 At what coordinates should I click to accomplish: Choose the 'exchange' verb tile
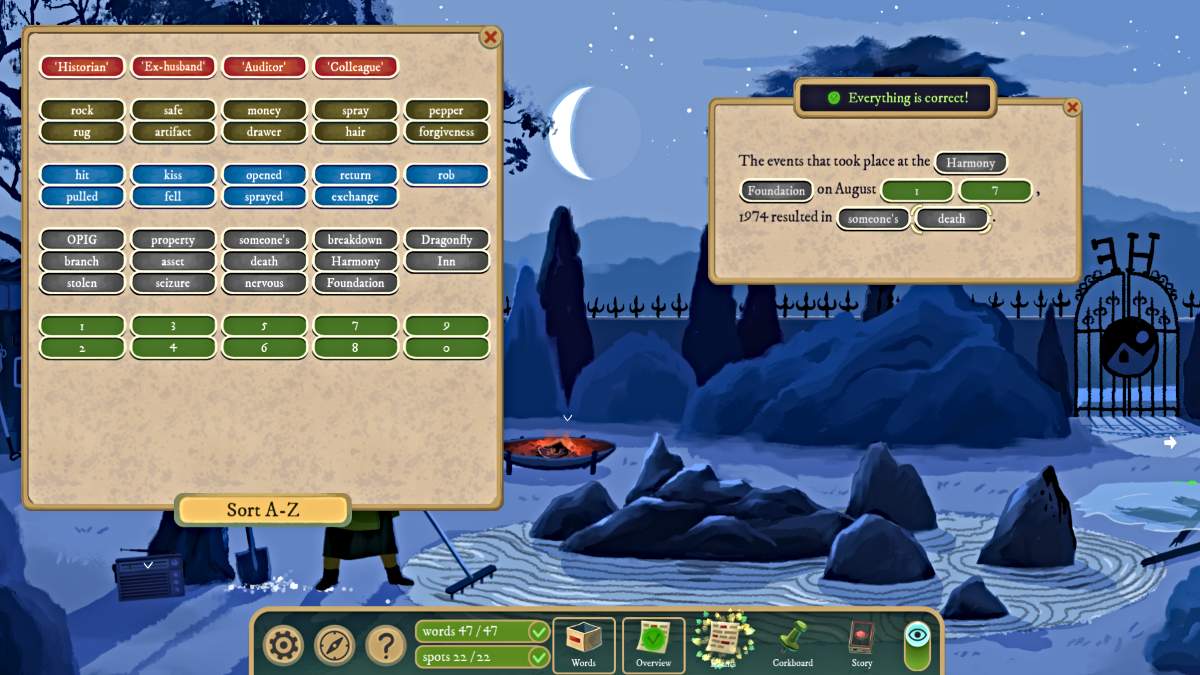tap(355, 197)
